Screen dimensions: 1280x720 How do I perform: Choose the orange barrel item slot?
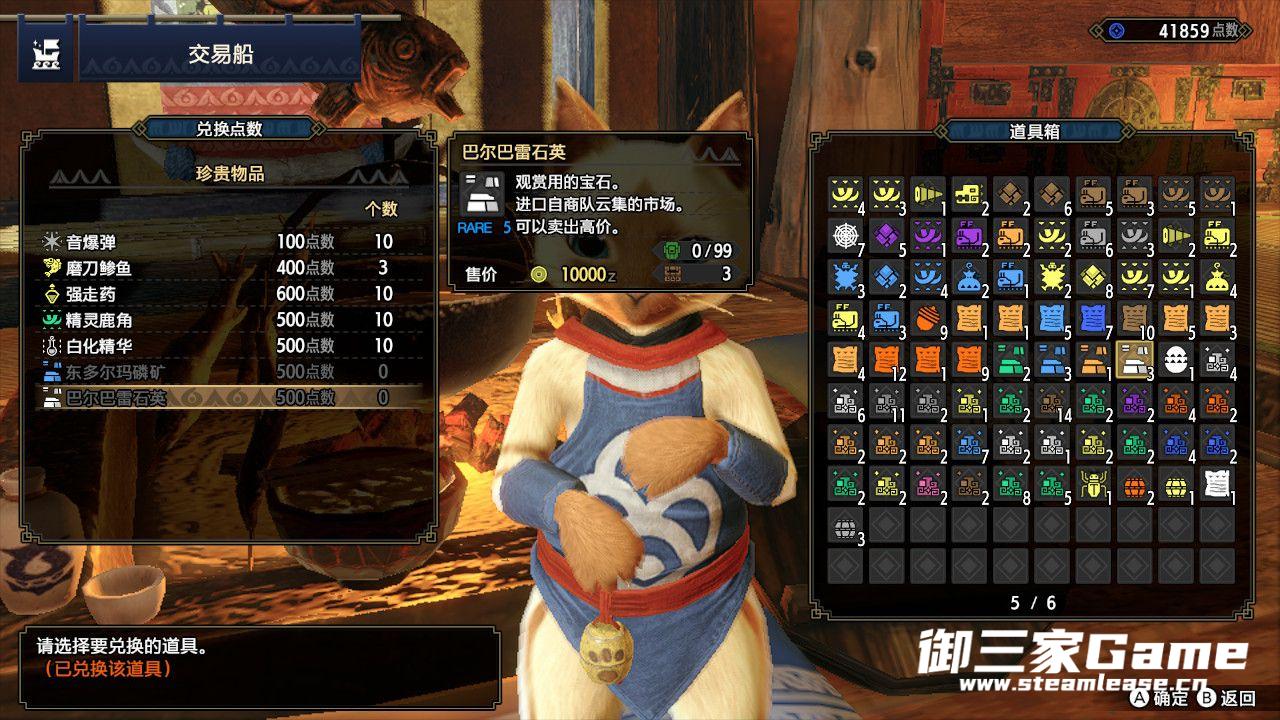tap(1134, 484)
